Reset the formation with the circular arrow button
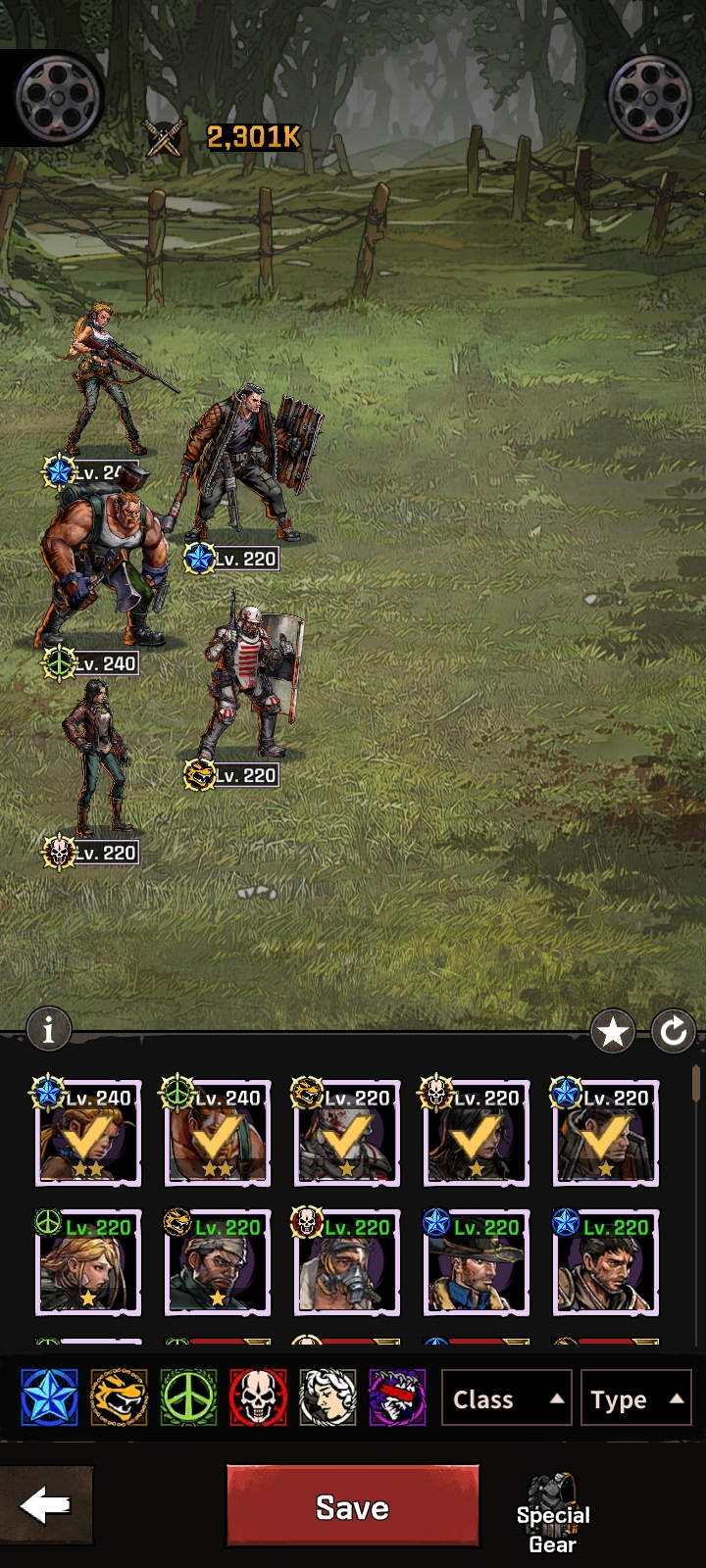This screenshot has width=706, height=1568. click(674, 1031)
